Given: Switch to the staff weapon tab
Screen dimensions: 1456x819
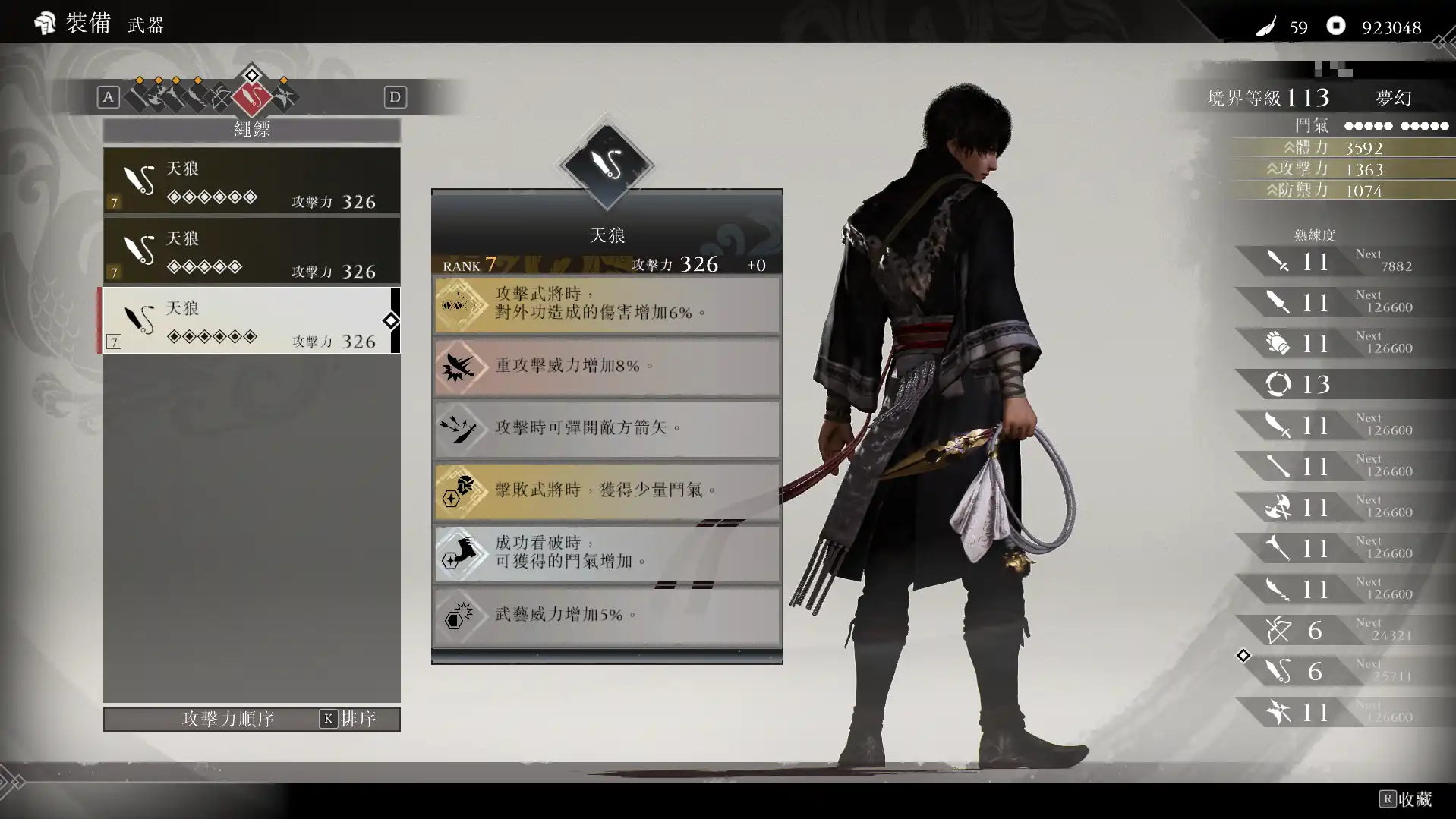Looking at the screenshot, I should pos(139,96).
